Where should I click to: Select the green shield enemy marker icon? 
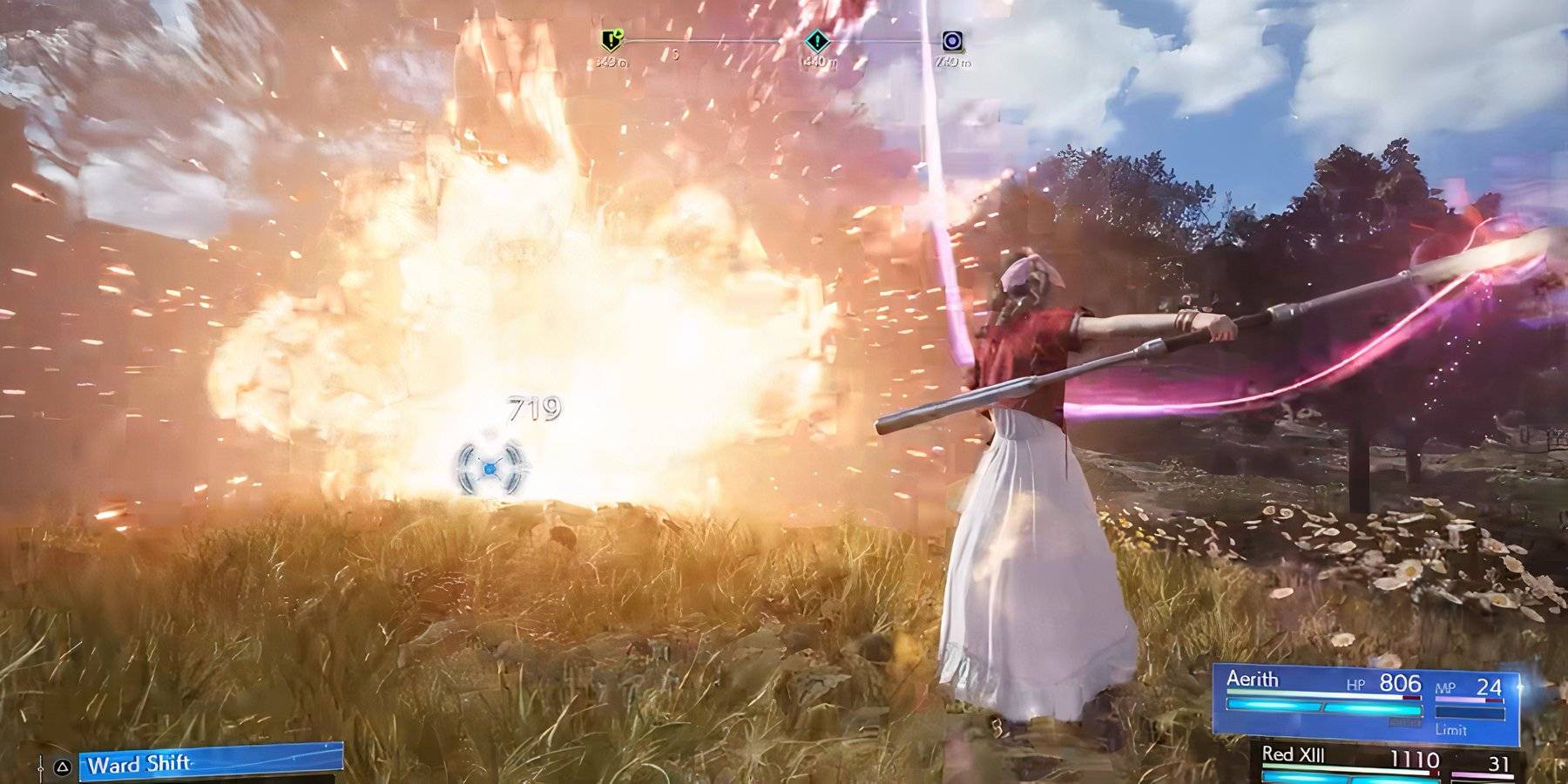click(x=612, y=40)
